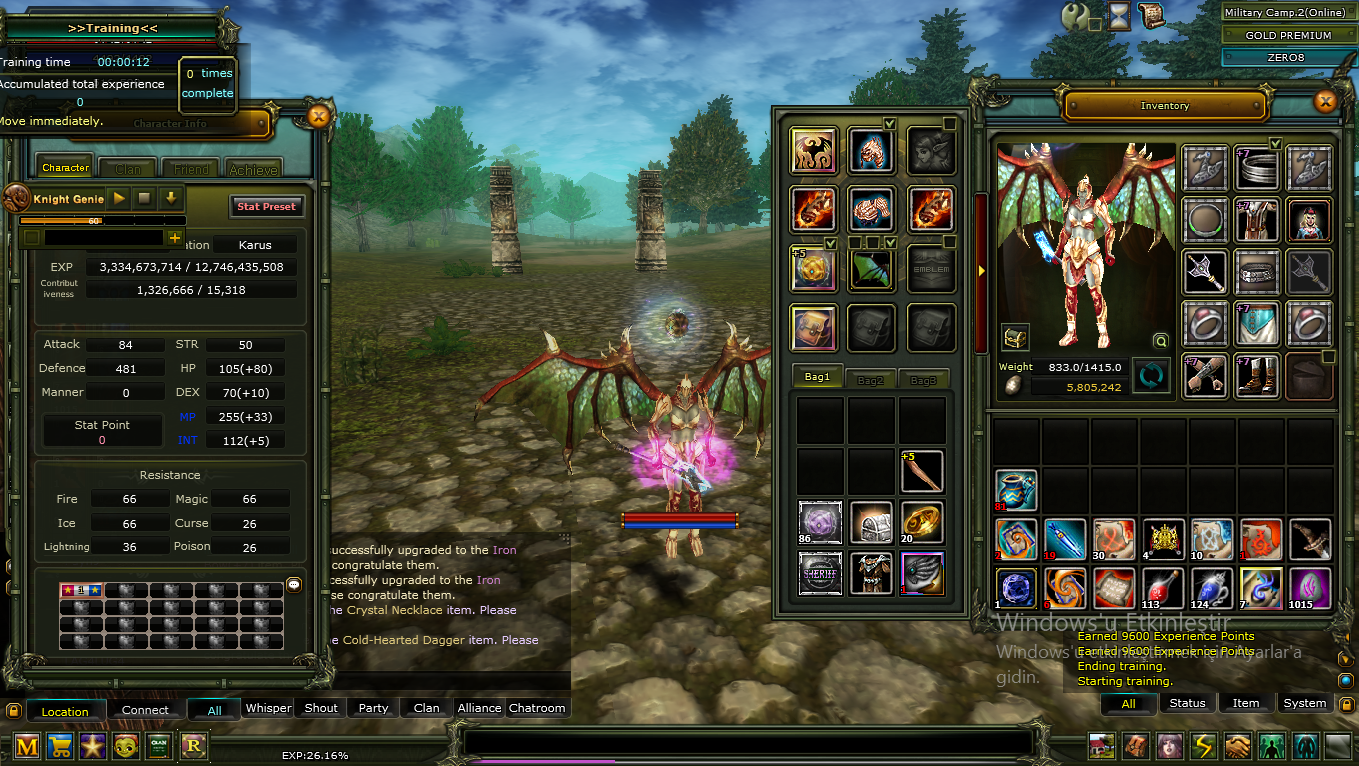Switch chat to the Whisper tab
Image resolution: width=1359 pixels, height=766 pixels.
click(268, 707)
